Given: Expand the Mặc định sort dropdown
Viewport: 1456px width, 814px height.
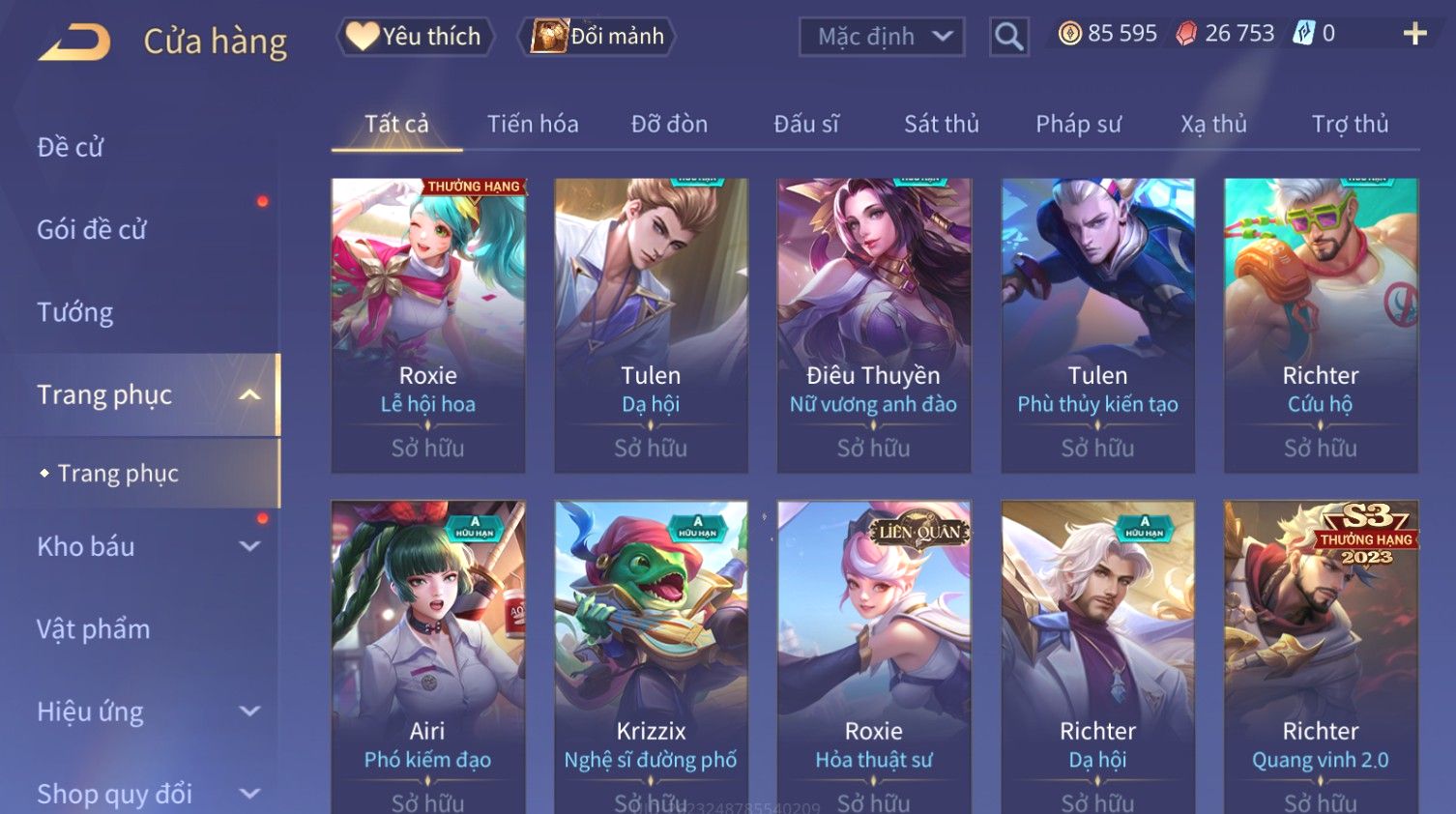Looking at the screenshot, I should tap(882, 37).
